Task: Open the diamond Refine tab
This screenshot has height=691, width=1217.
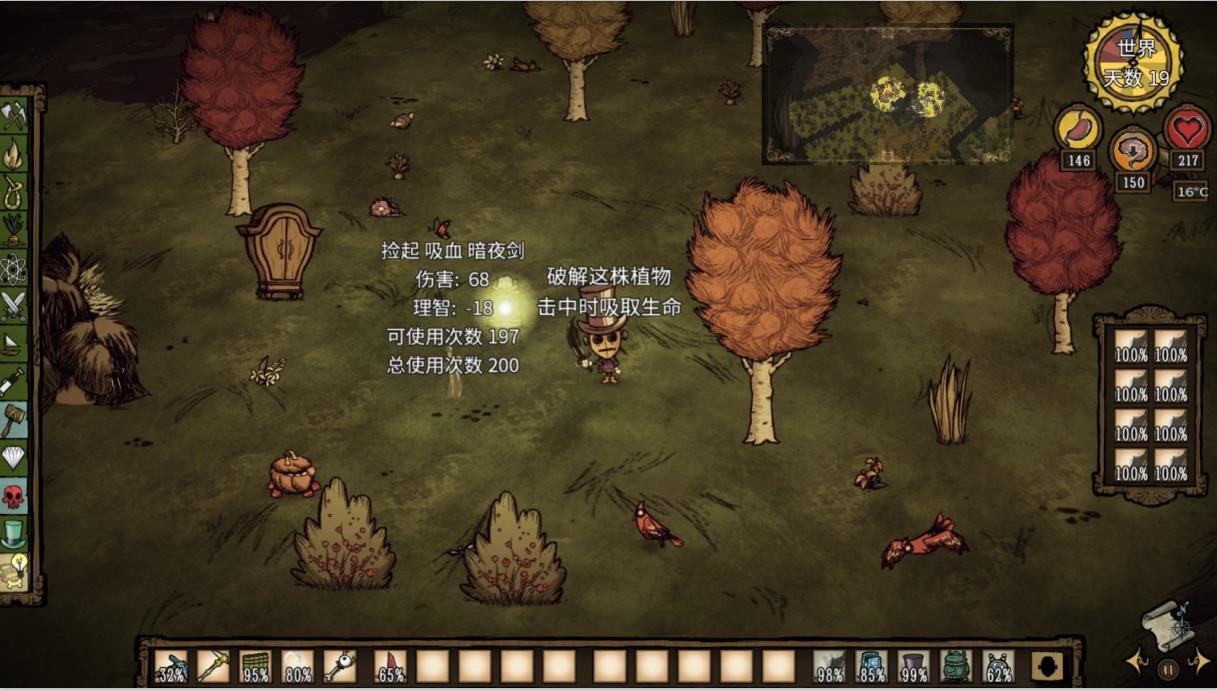Action: click(13, 457)
